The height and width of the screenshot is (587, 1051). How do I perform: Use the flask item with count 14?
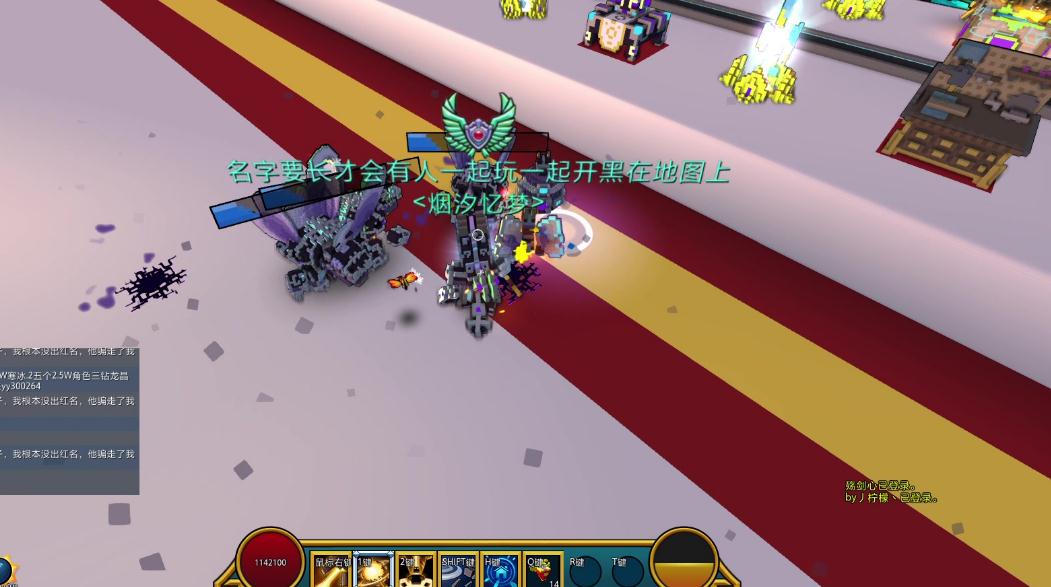point(543,571)
